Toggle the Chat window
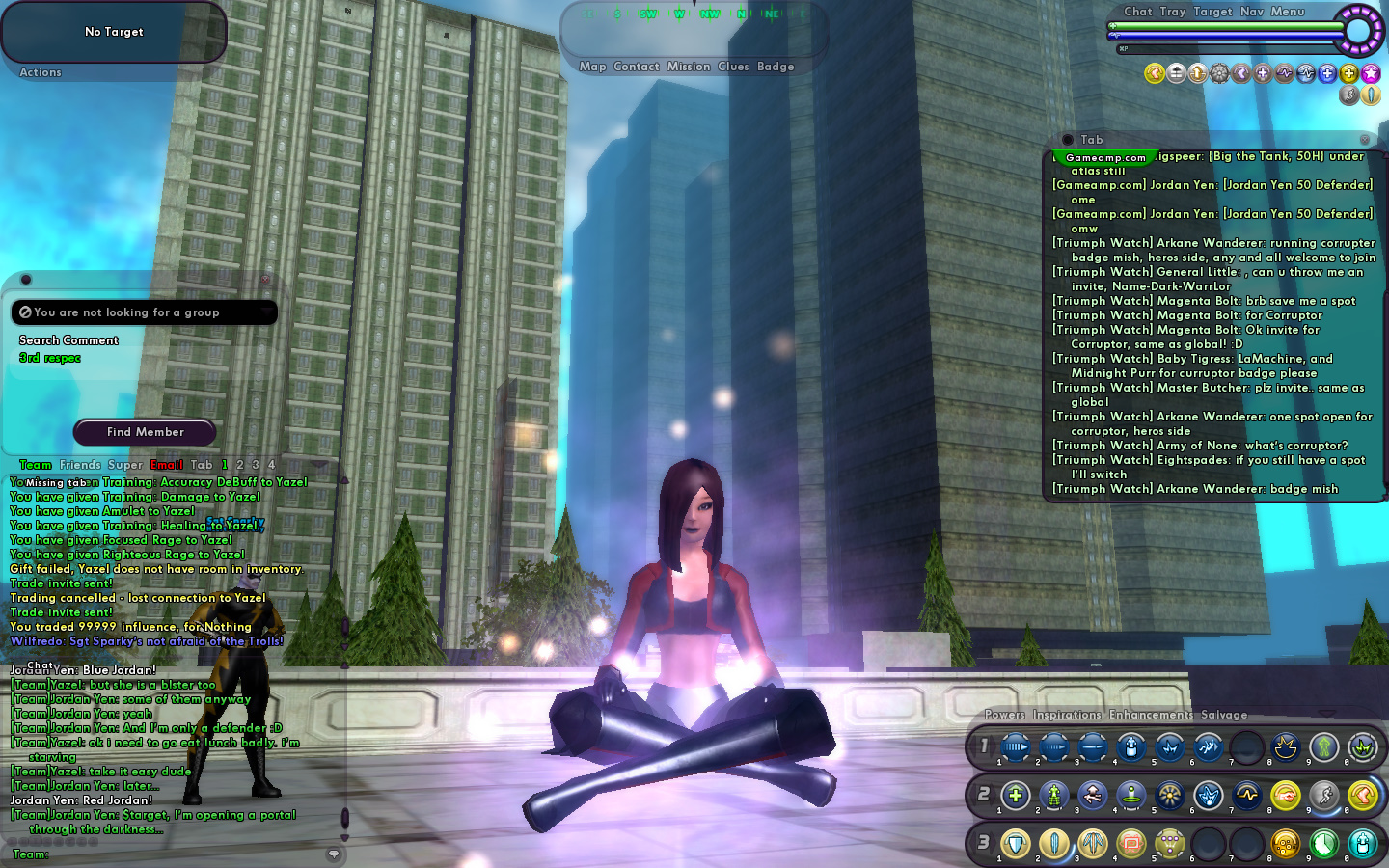Viewport: 1389px width, 868px height. tap(1138, 12)
